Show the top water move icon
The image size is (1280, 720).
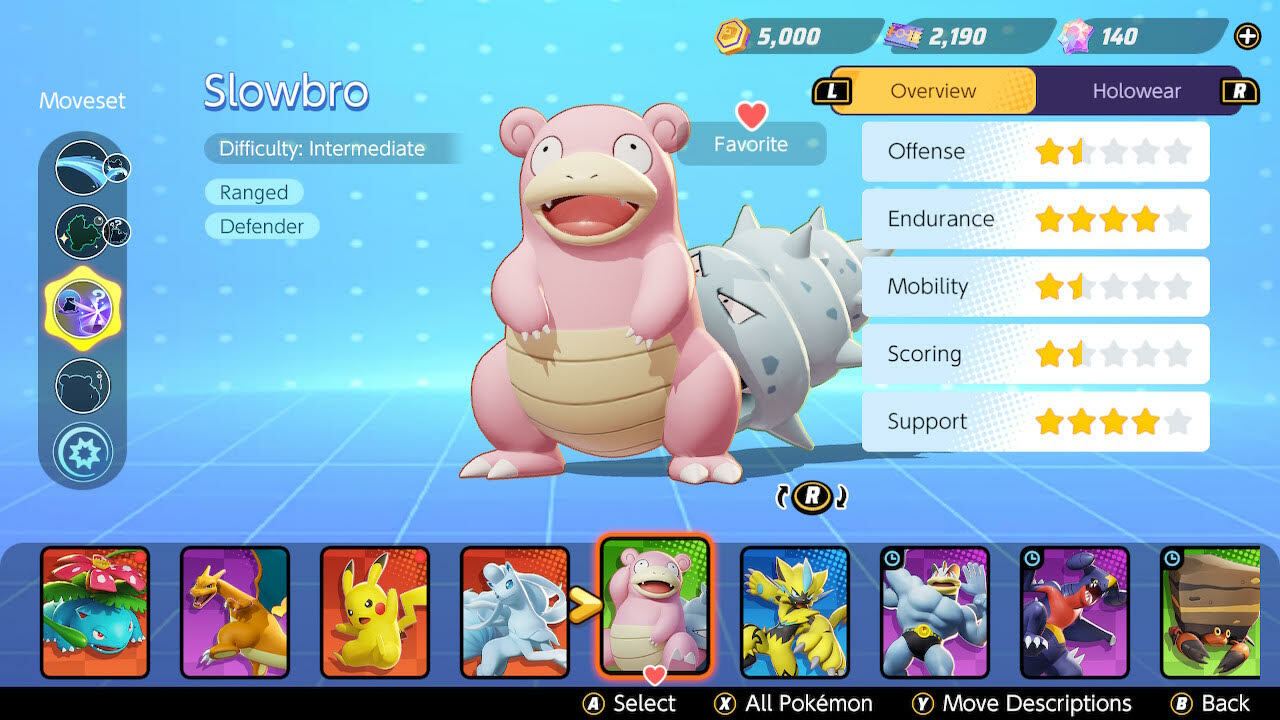coord(82,167)
